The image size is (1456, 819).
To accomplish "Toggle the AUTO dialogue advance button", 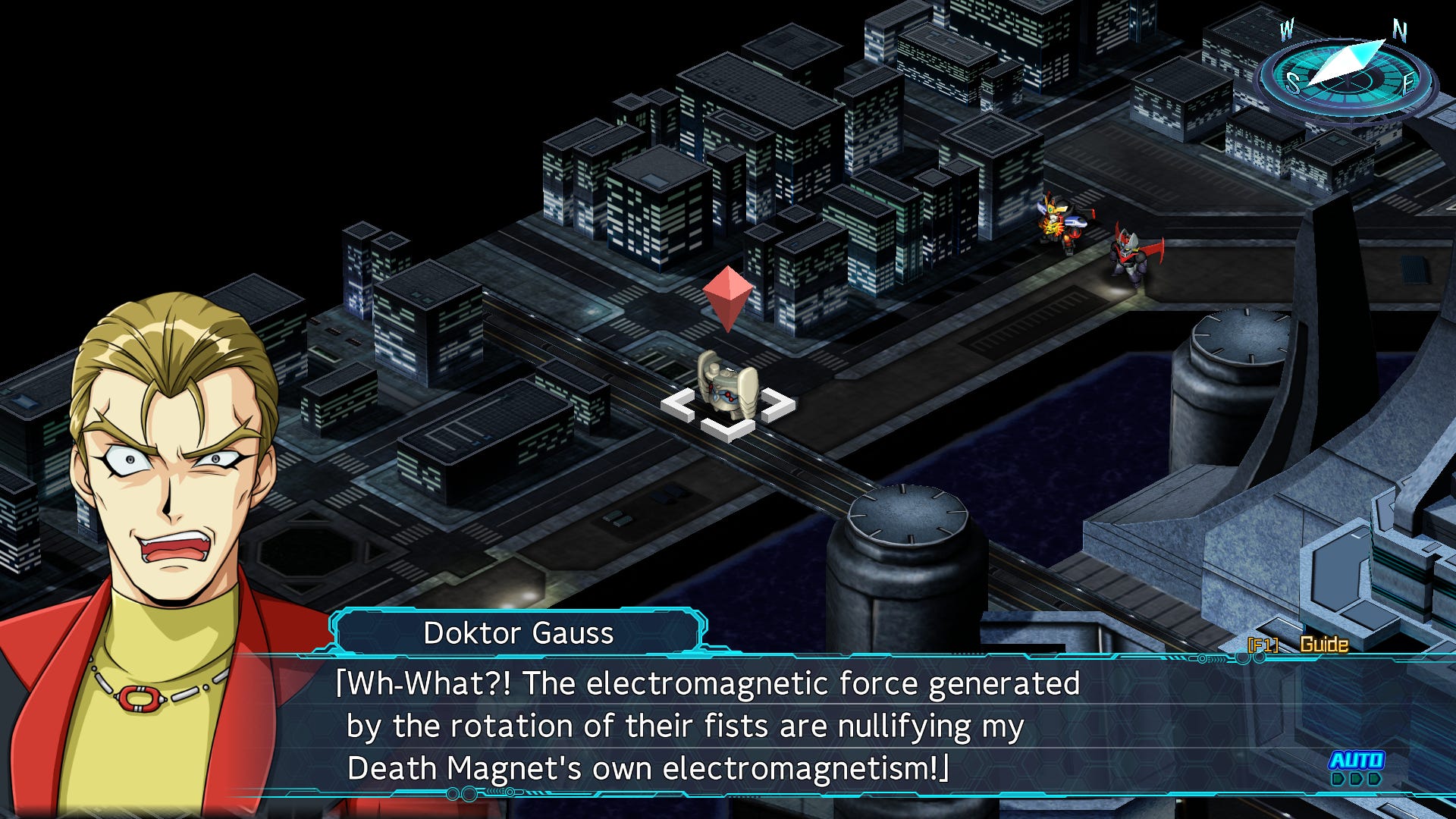I will [1357, 761].
